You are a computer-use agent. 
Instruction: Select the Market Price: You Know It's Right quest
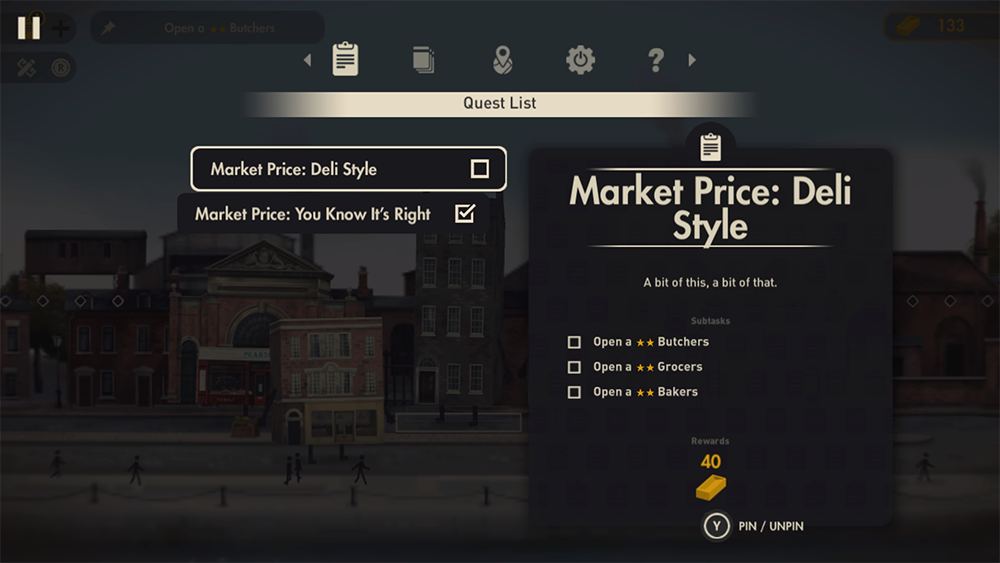pyautogui.click(x=313, y=214)
